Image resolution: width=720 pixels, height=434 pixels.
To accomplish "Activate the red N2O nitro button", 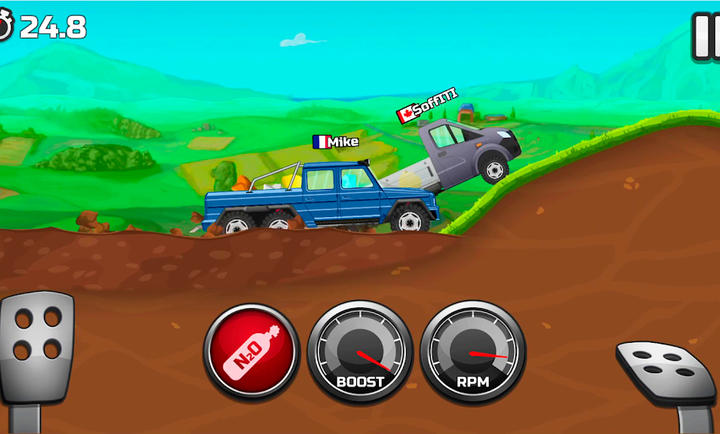I will coord(251,352).
